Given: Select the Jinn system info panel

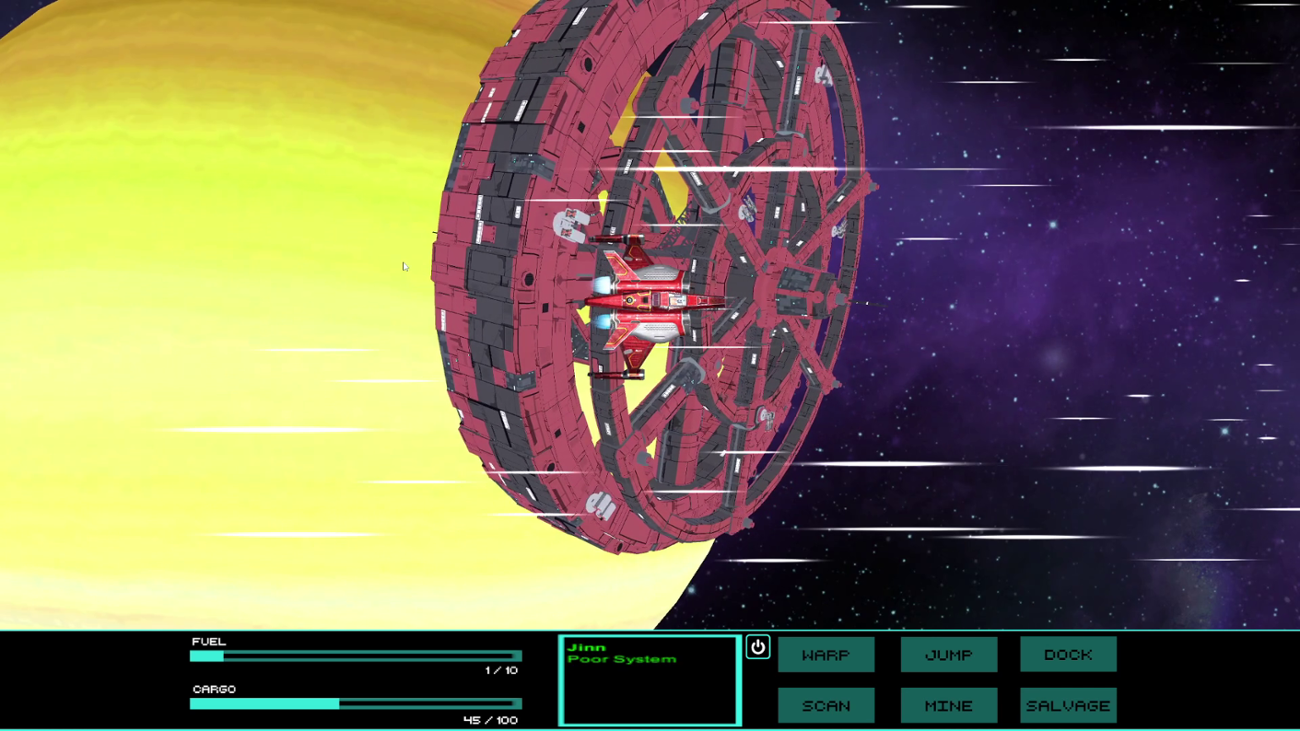Looking at the screenshot, I should pos(650,680).
